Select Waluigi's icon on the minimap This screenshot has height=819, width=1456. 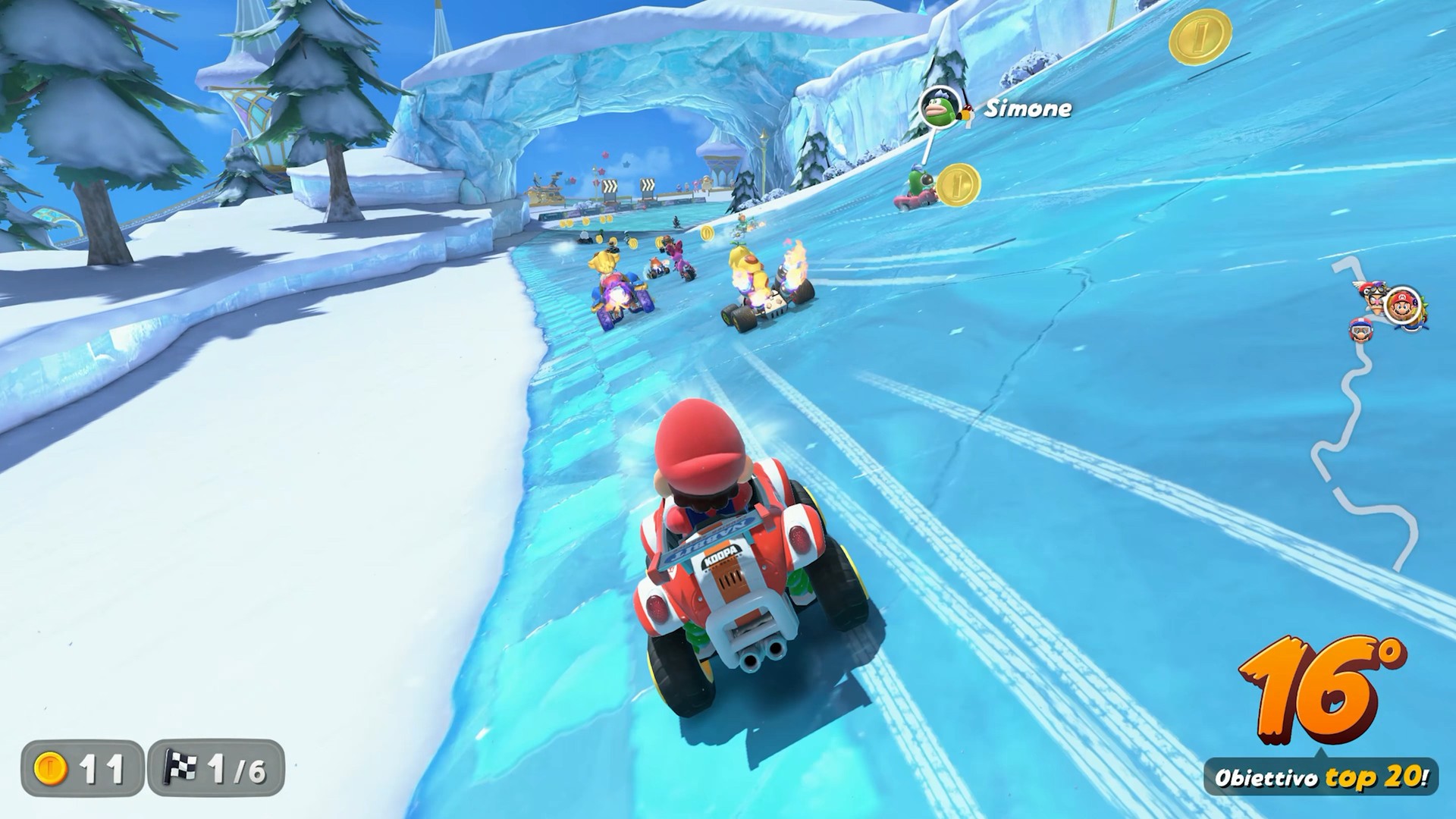[x=1374, y=299]
